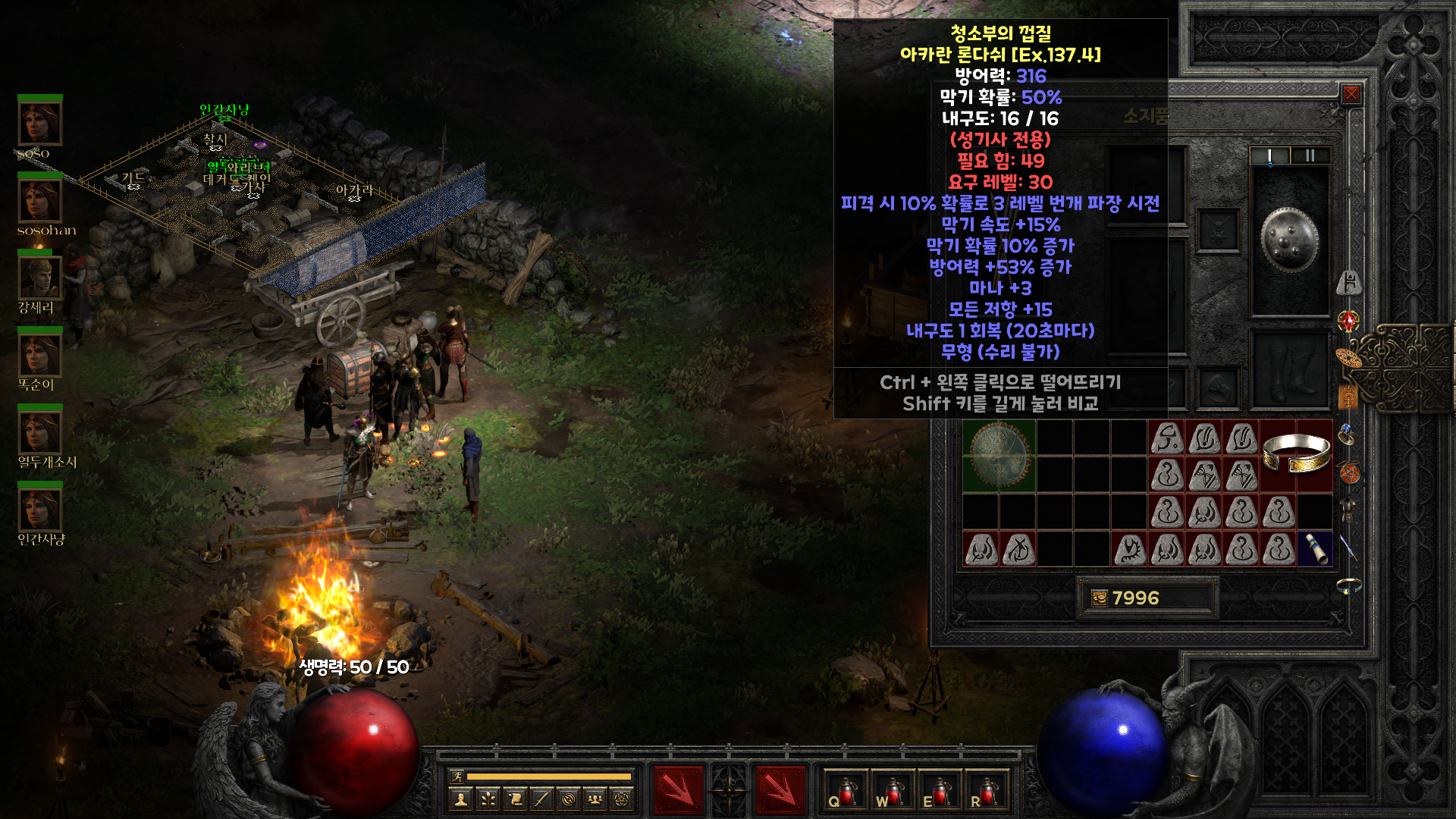Change the right-click attack skill
This screenshot has width=1456, height=819.
[780, 790]
